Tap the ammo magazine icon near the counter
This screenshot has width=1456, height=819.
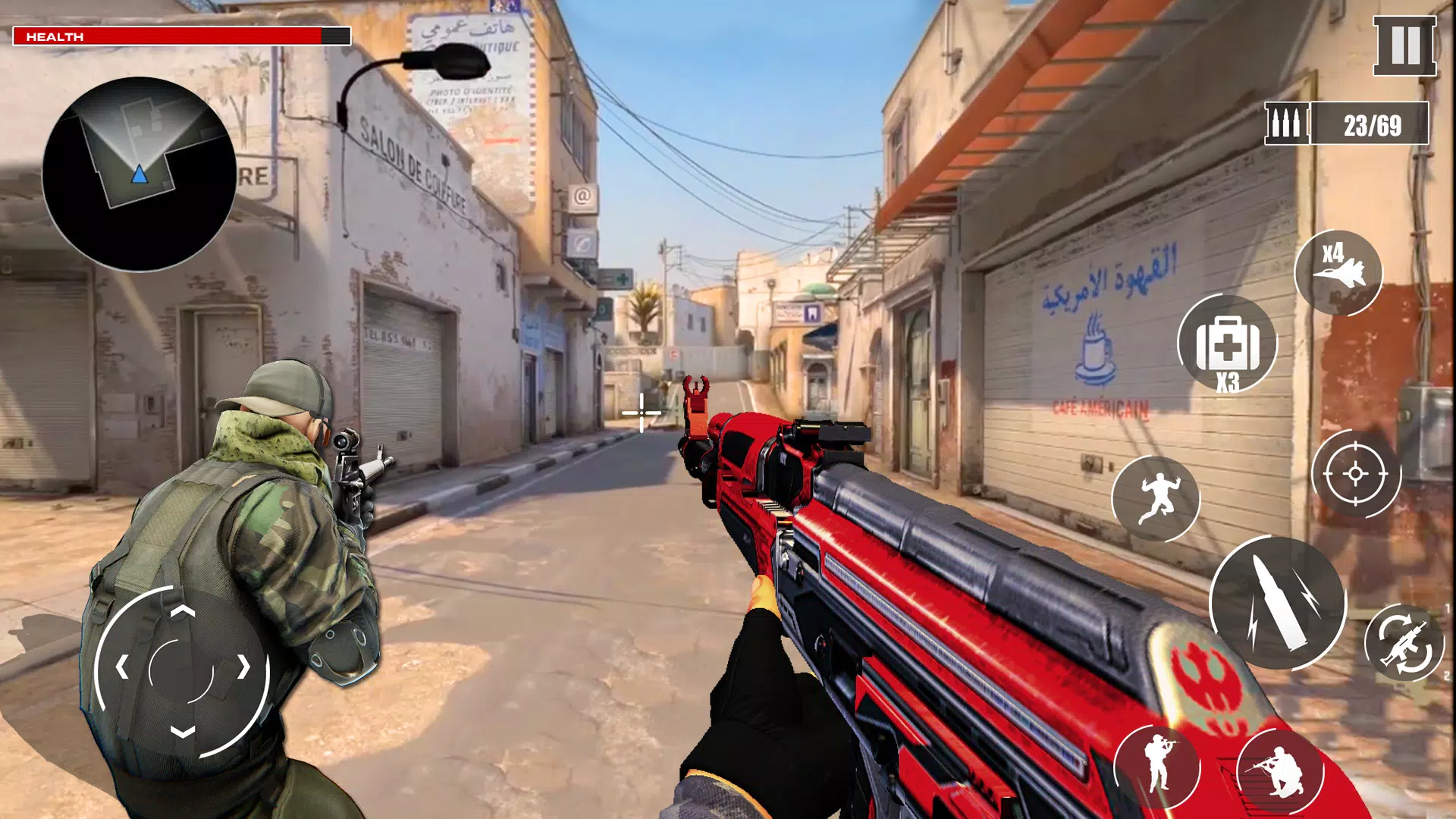point(1287,121)
